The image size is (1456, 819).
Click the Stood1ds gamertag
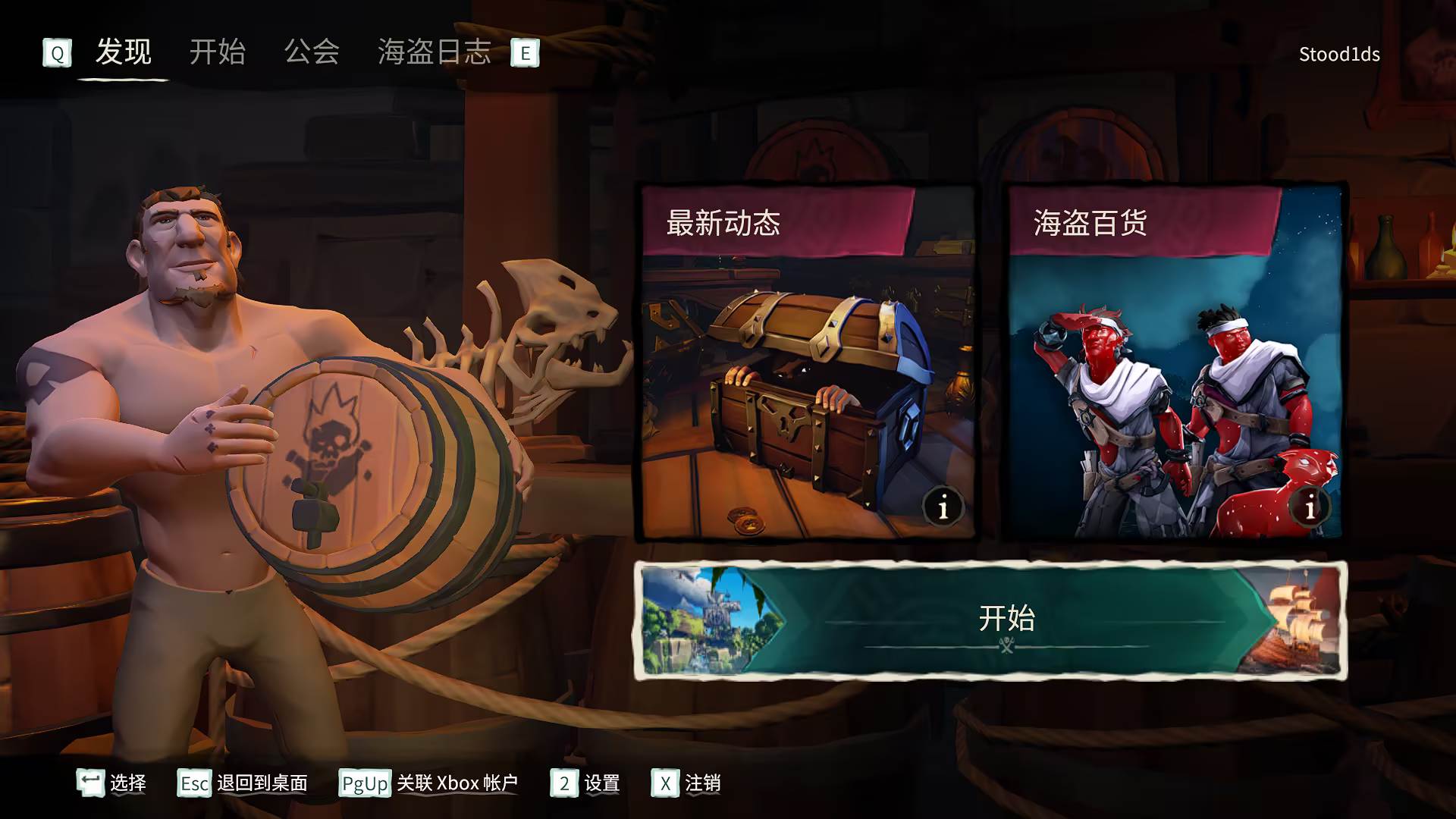click(1339, 53)
